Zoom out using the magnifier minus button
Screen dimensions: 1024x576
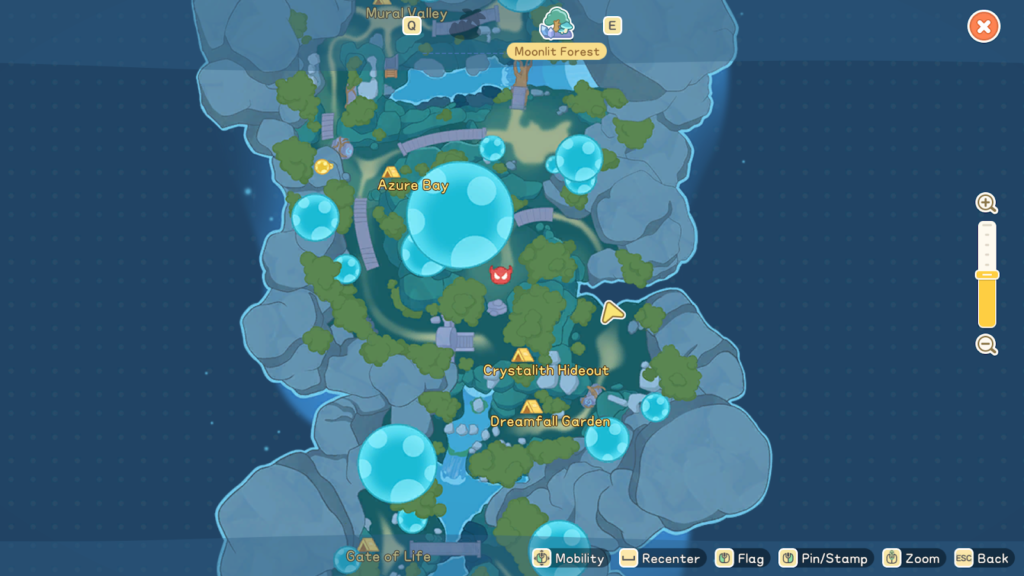pos(987,345)
